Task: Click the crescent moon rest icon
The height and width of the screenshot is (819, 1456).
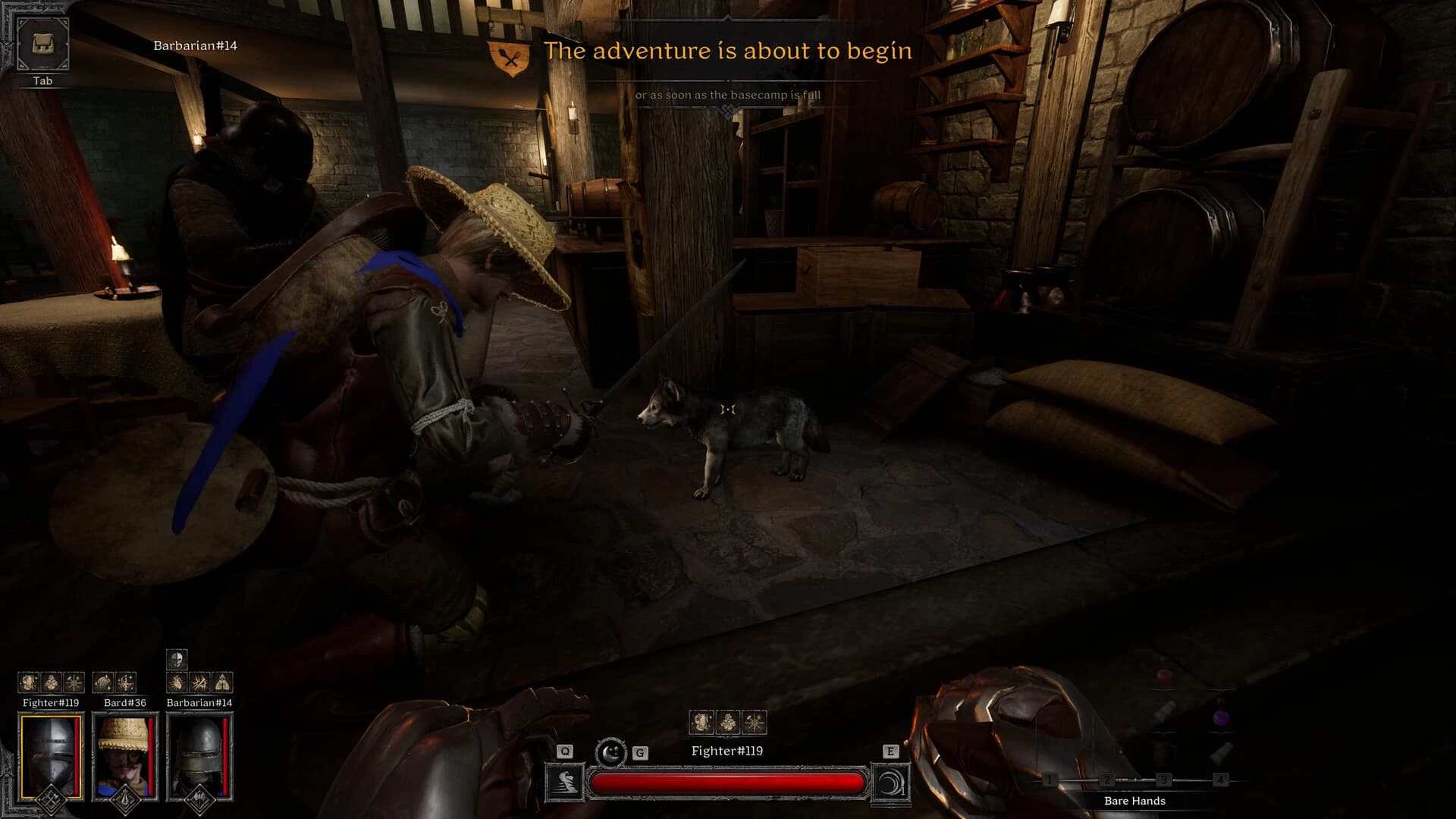Action: pyautogui.click(x=610, y=752)
